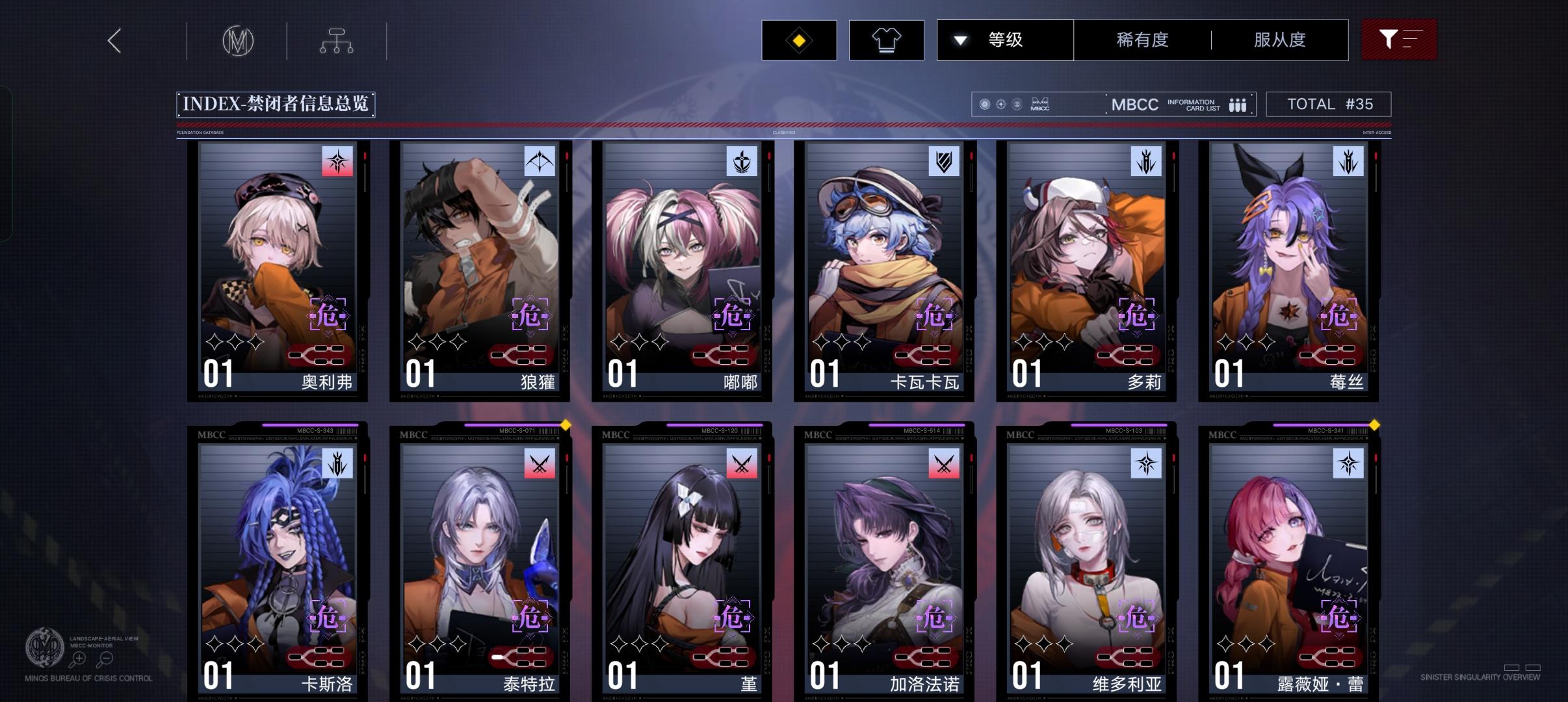1568x702 pixels.
Task: Click the shield class icon on 卡瓦卡瓦's card
Action: click(943, 162)
